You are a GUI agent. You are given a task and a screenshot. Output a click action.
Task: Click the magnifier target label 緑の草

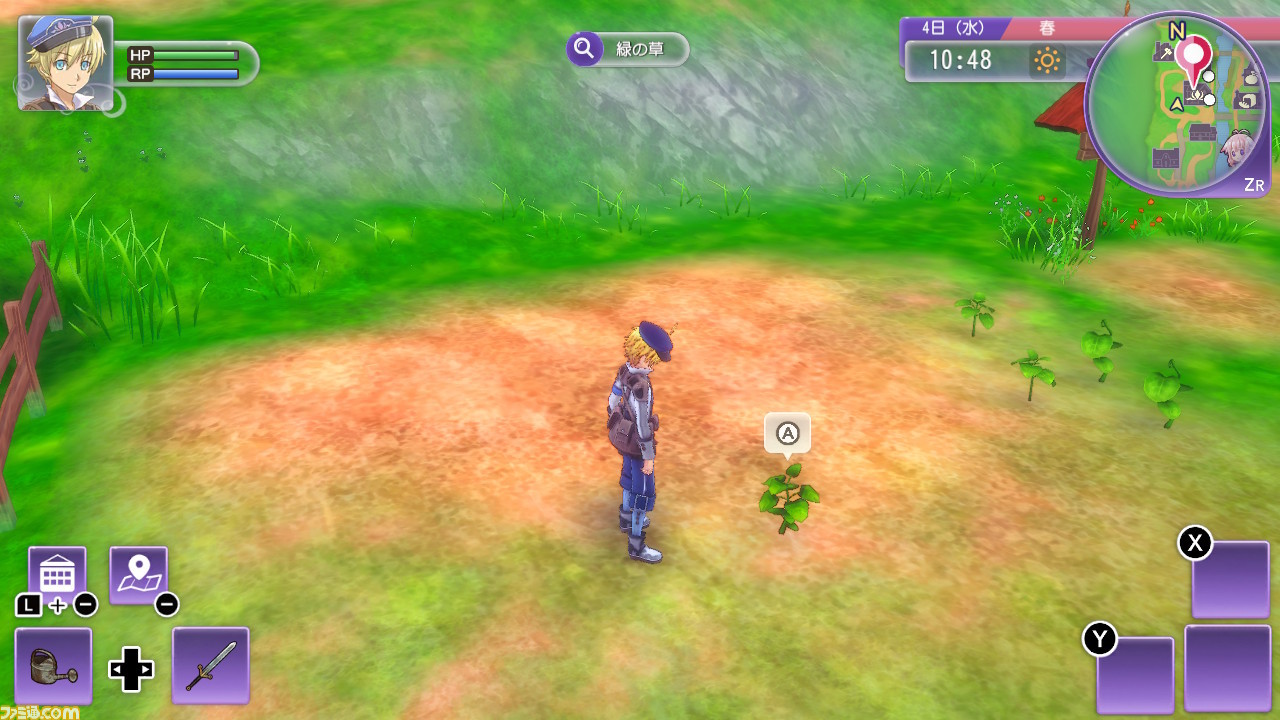(x=628, y=49)
